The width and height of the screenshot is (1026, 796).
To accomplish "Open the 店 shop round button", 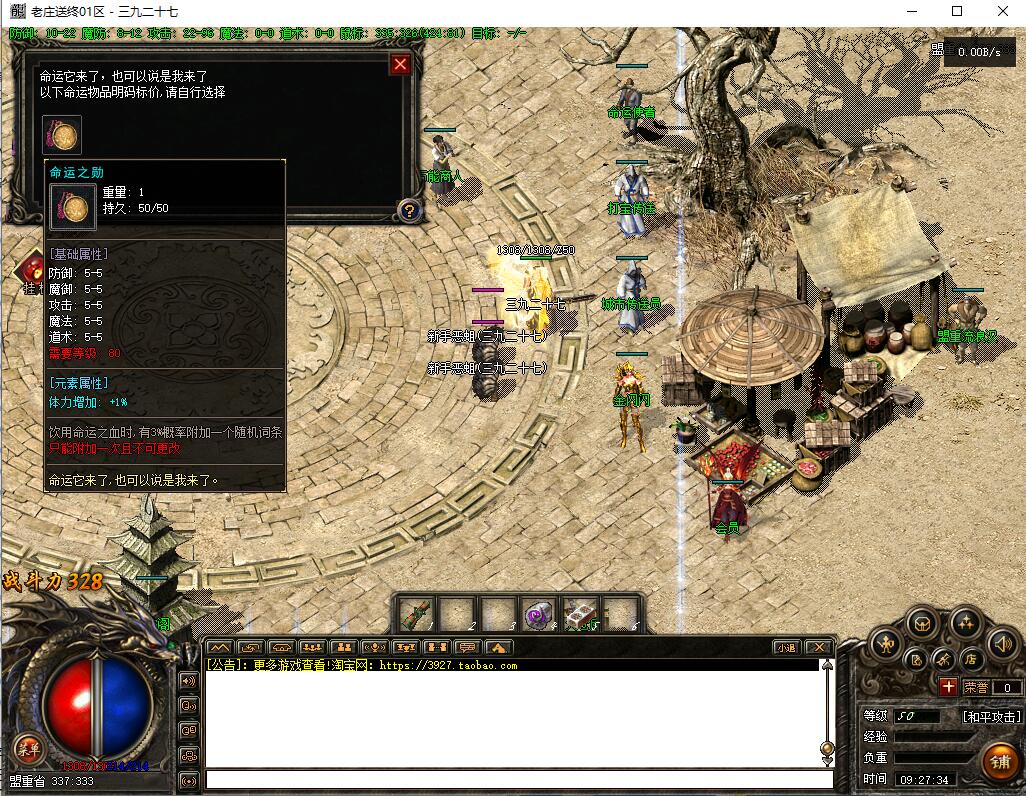I will pos(970,660).
